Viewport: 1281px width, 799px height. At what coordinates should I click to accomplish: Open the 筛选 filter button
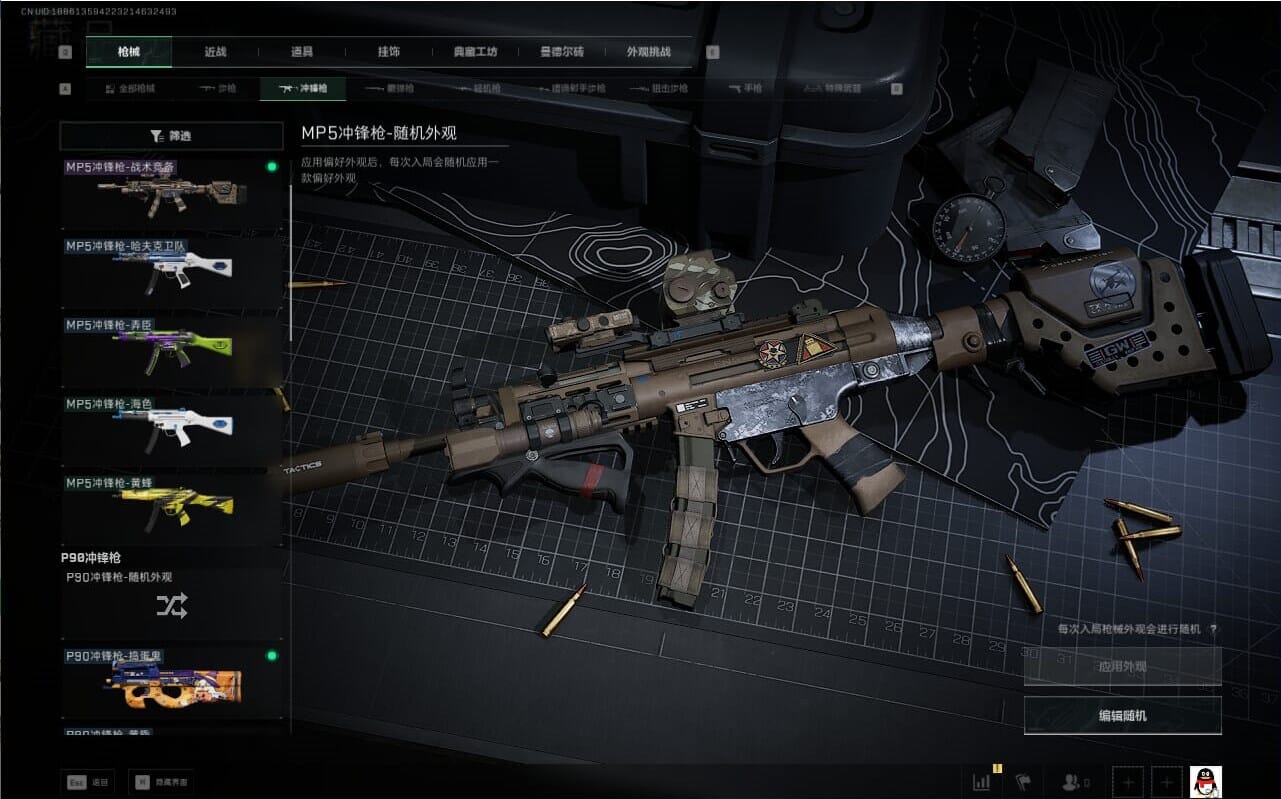171,136
